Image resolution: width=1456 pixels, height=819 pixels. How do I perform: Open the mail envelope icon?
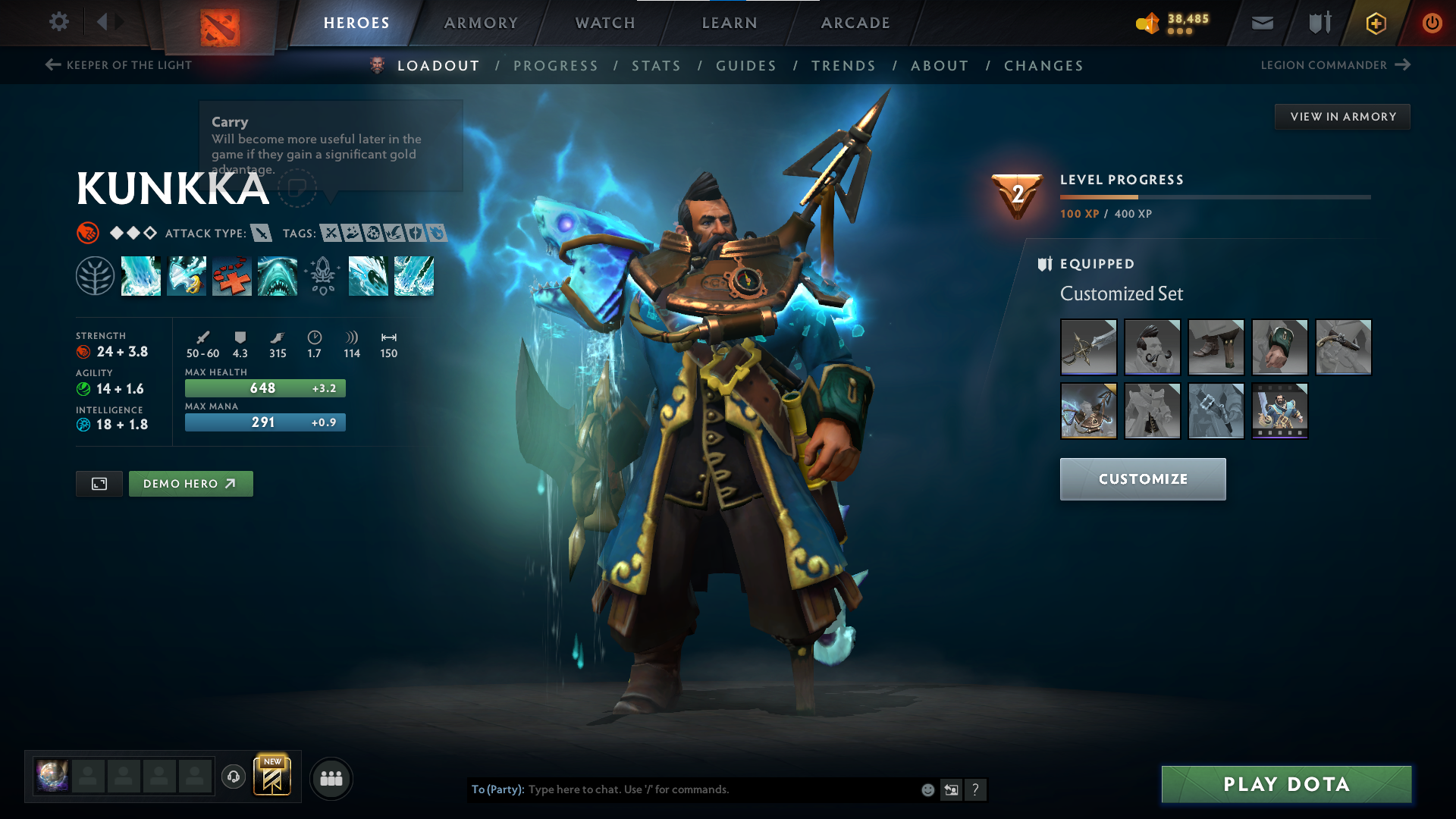(1261, 23)
